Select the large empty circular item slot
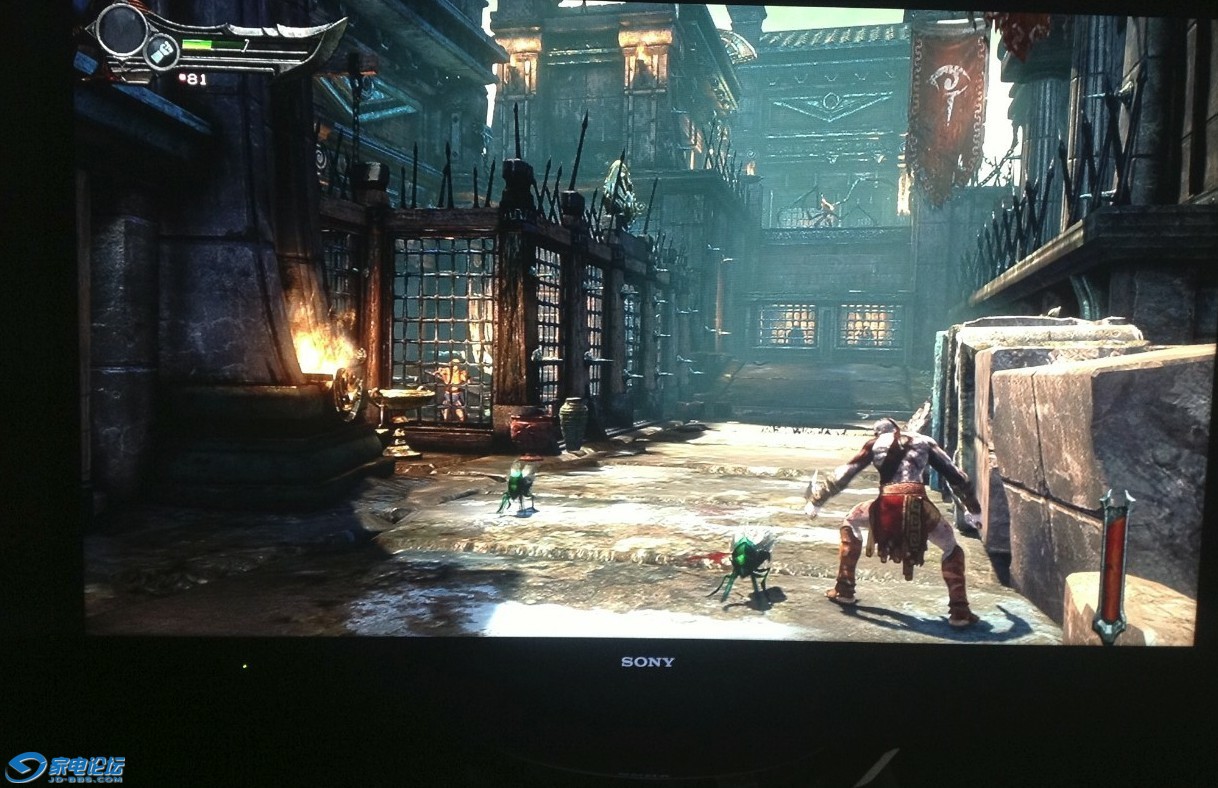Image resolution: width=1218 pixels, height=788 pixels. 122,29
